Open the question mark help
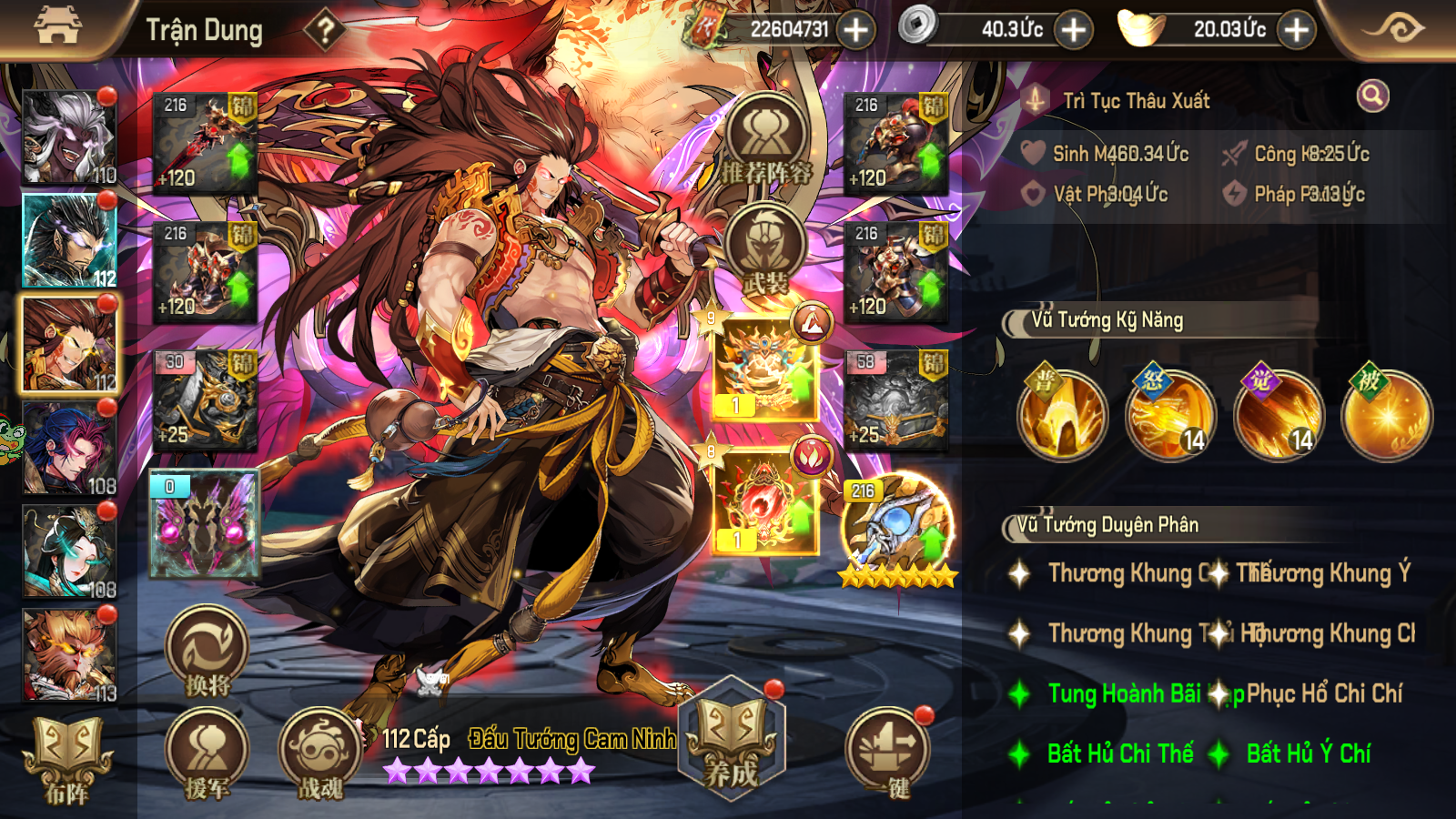 [324, 30]
